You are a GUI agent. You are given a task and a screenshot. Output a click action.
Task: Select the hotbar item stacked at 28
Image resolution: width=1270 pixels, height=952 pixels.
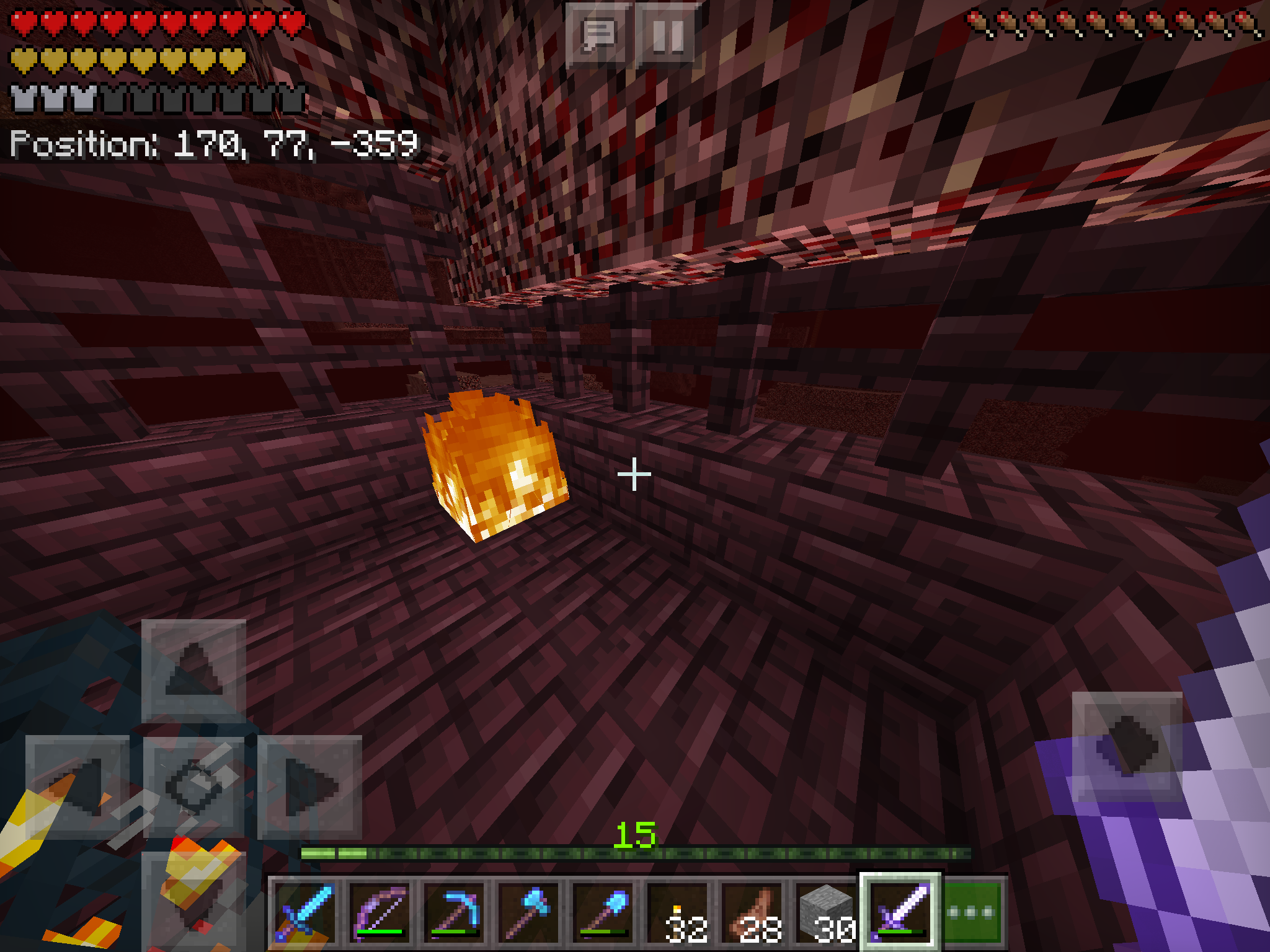752,912
